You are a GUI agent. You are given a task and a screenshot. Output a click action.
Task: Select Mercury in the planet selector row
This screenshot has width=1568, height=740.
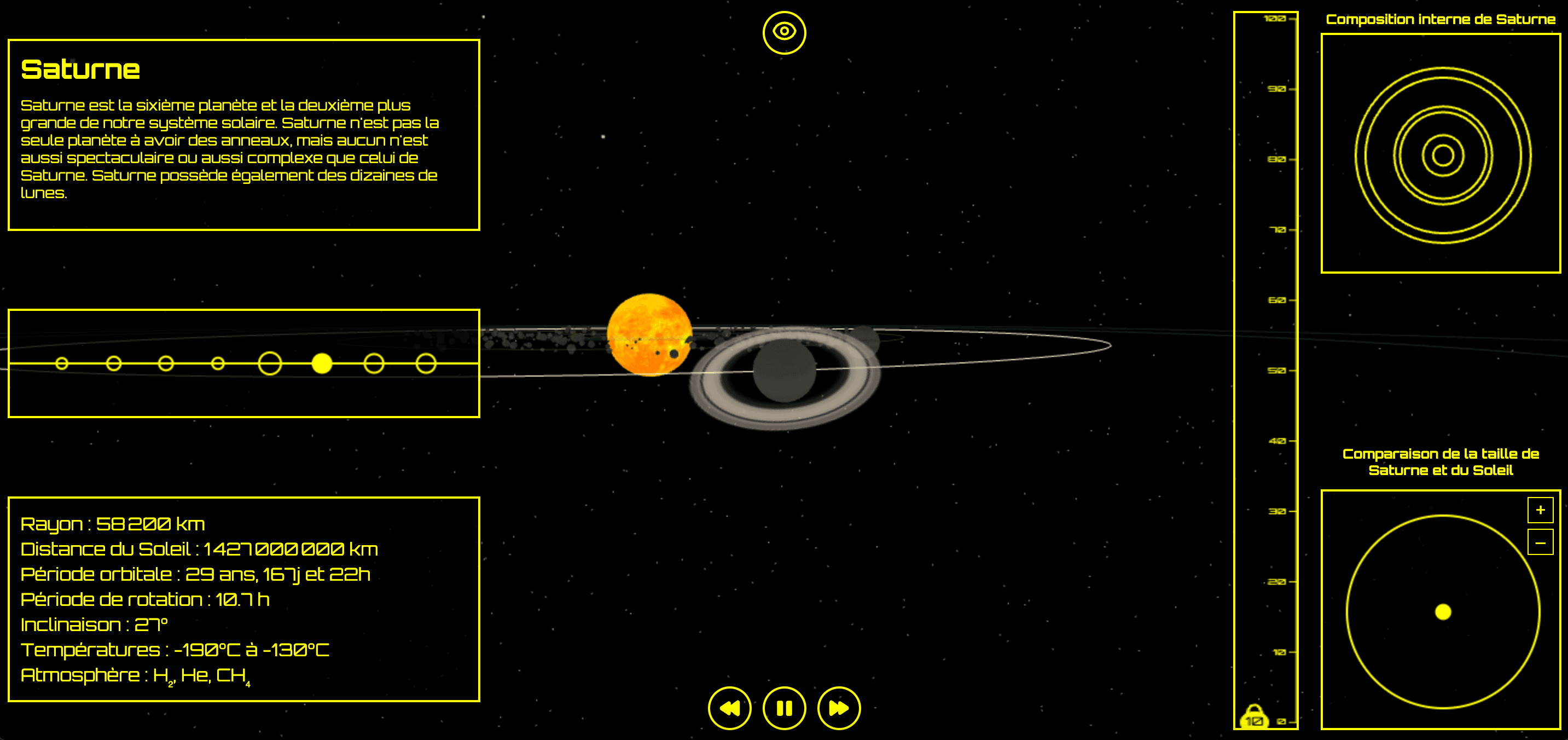tap(61, 363)
